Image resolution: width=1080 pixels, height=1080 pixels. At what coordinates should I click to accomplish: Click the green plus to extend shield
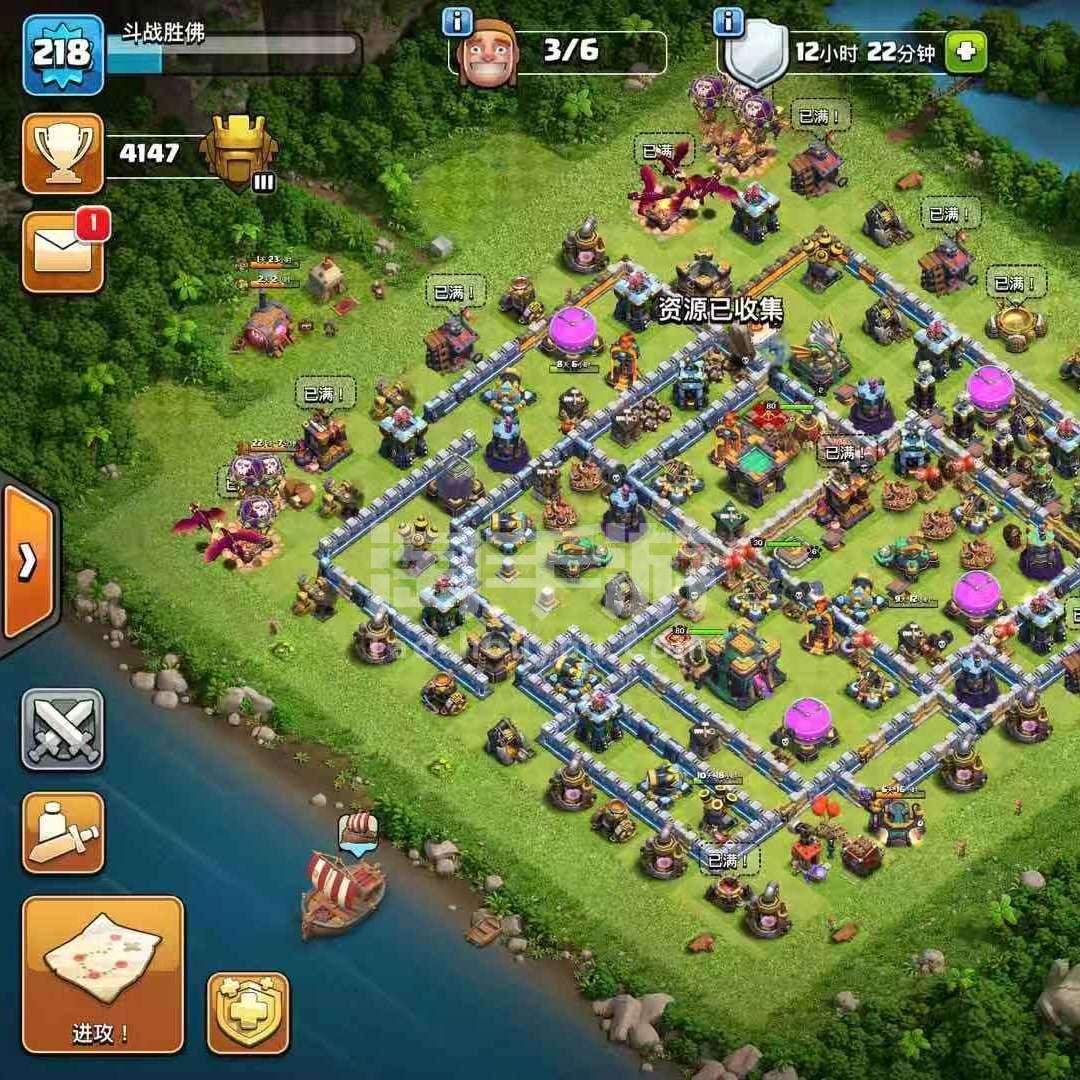(x=965, y=52)
